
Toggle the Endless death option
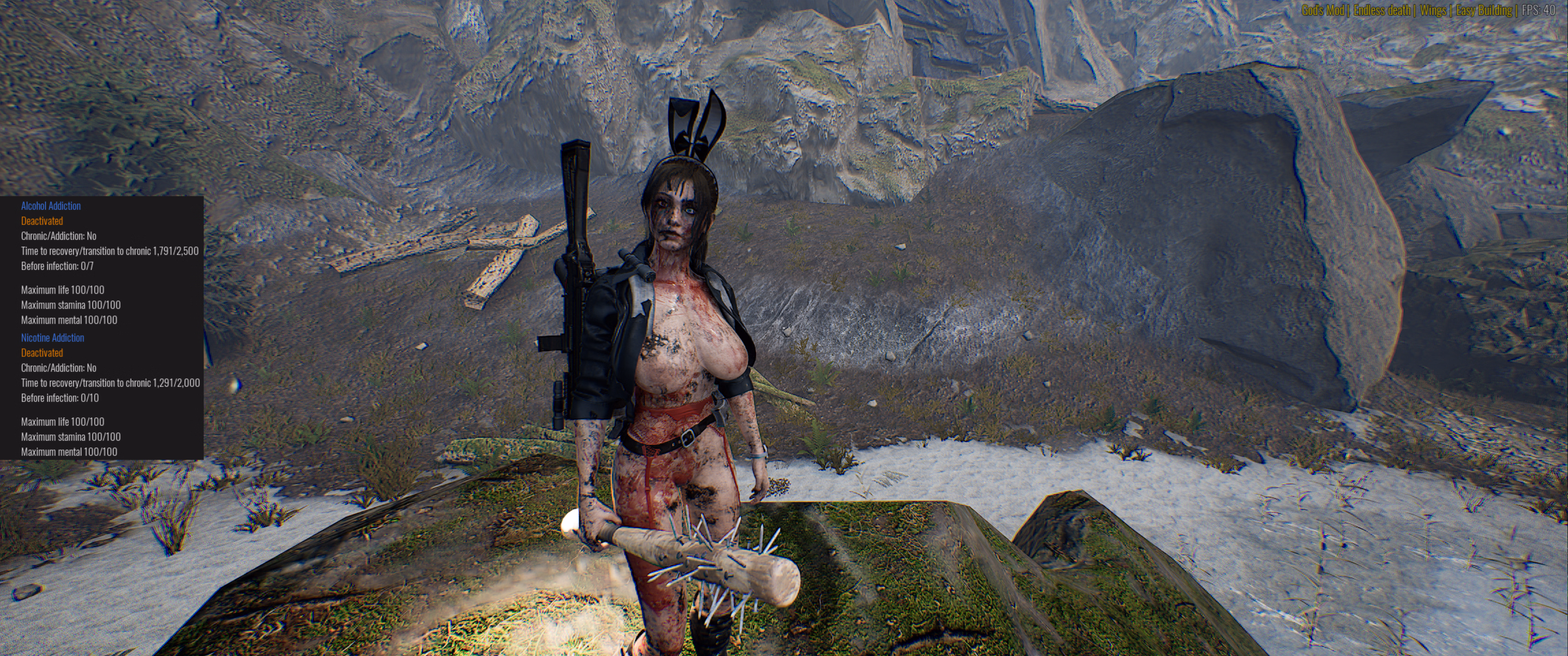(x=1382, y=10)
